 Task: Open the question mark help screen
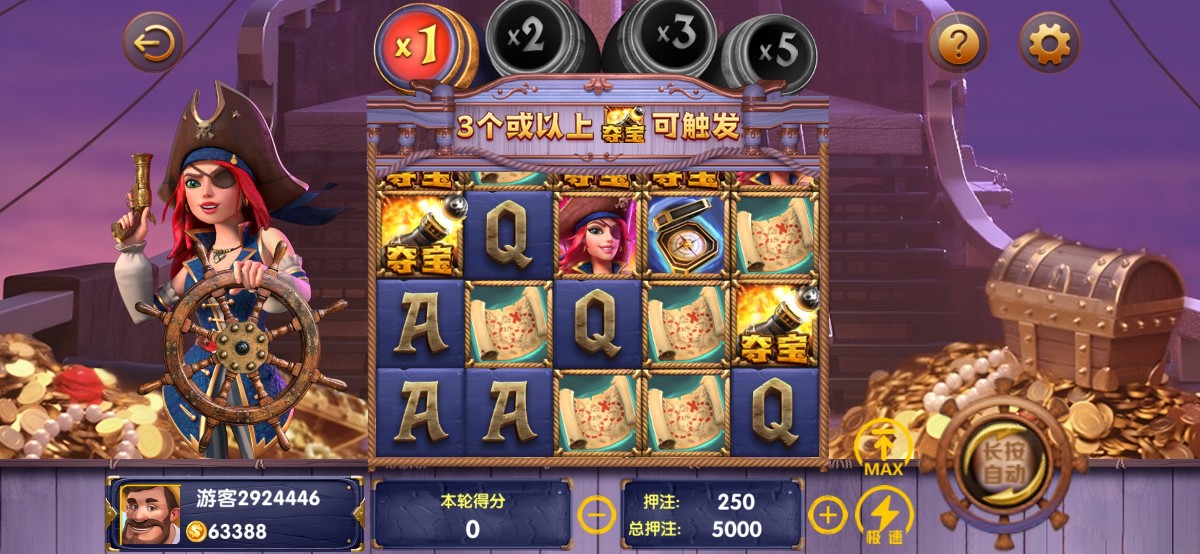(x=958, y=43)
